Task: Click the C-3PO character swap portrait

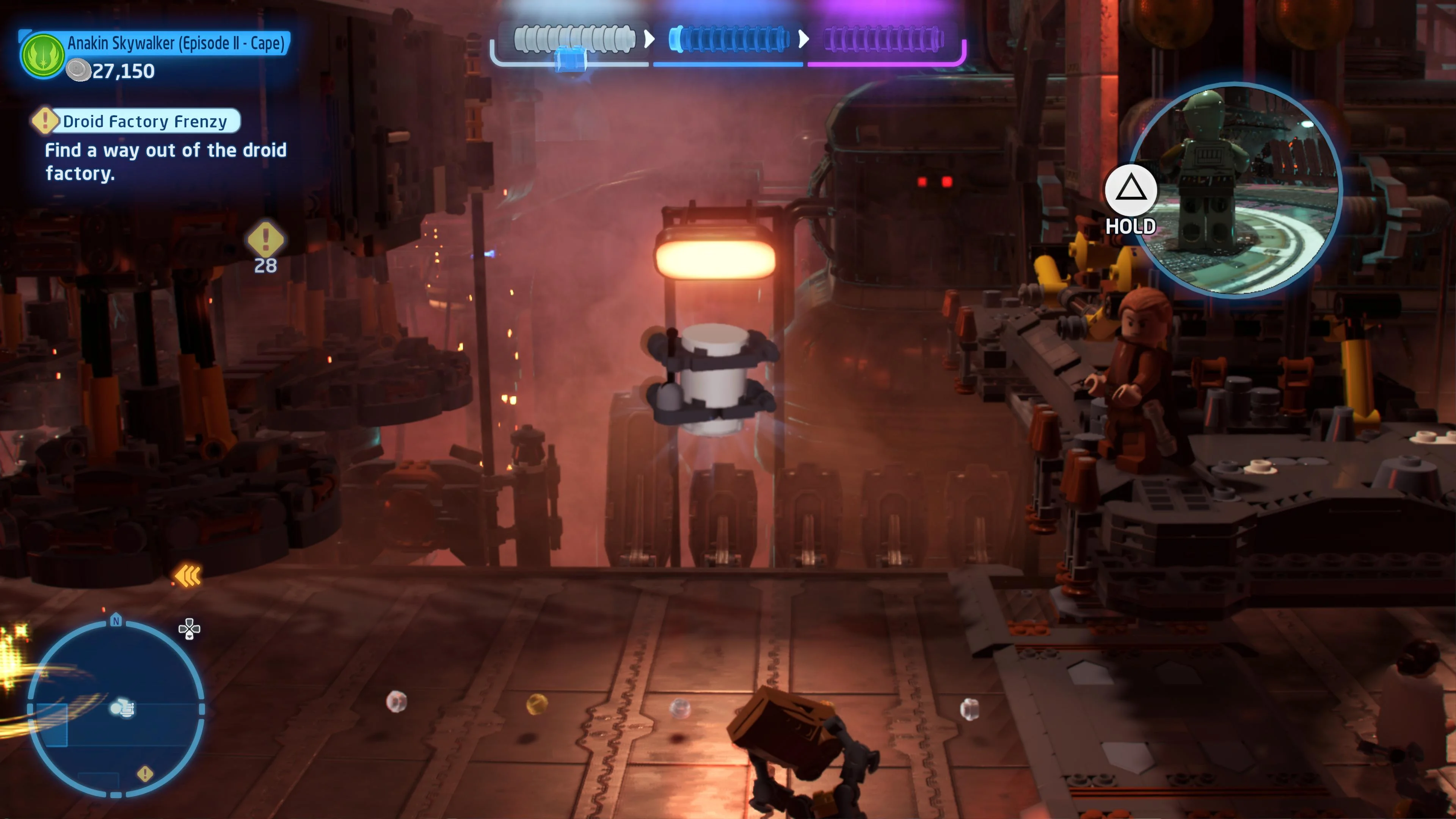Action: pyautogui.click(x=1235, y=189)
